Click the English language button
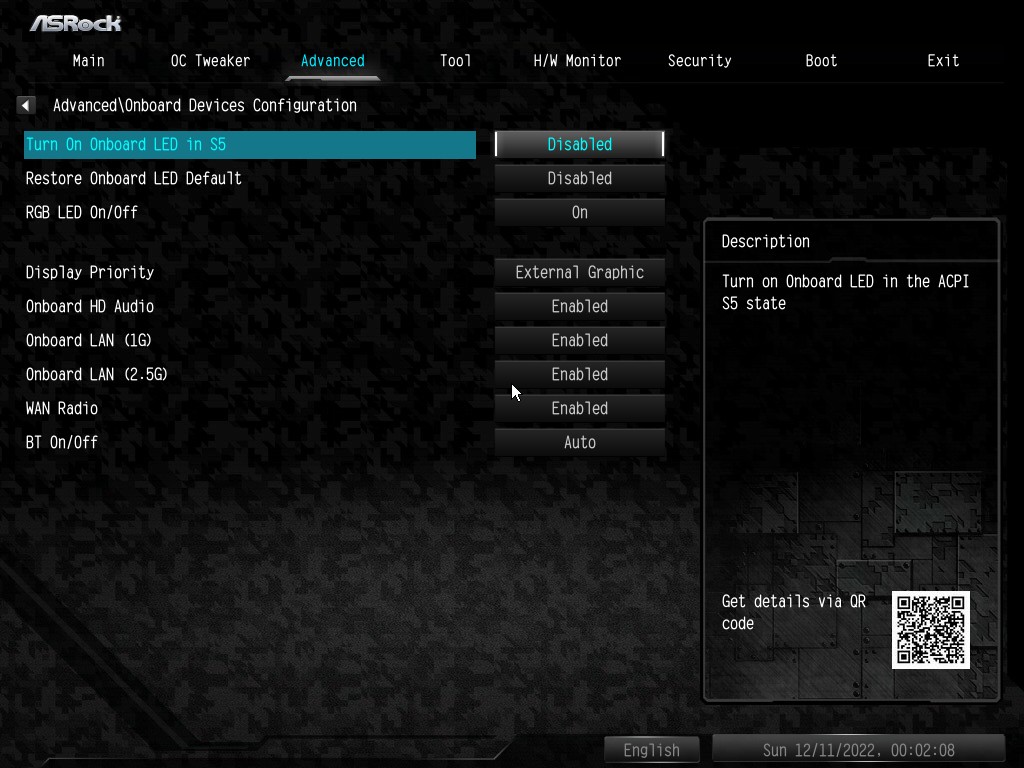 point(652,750)
